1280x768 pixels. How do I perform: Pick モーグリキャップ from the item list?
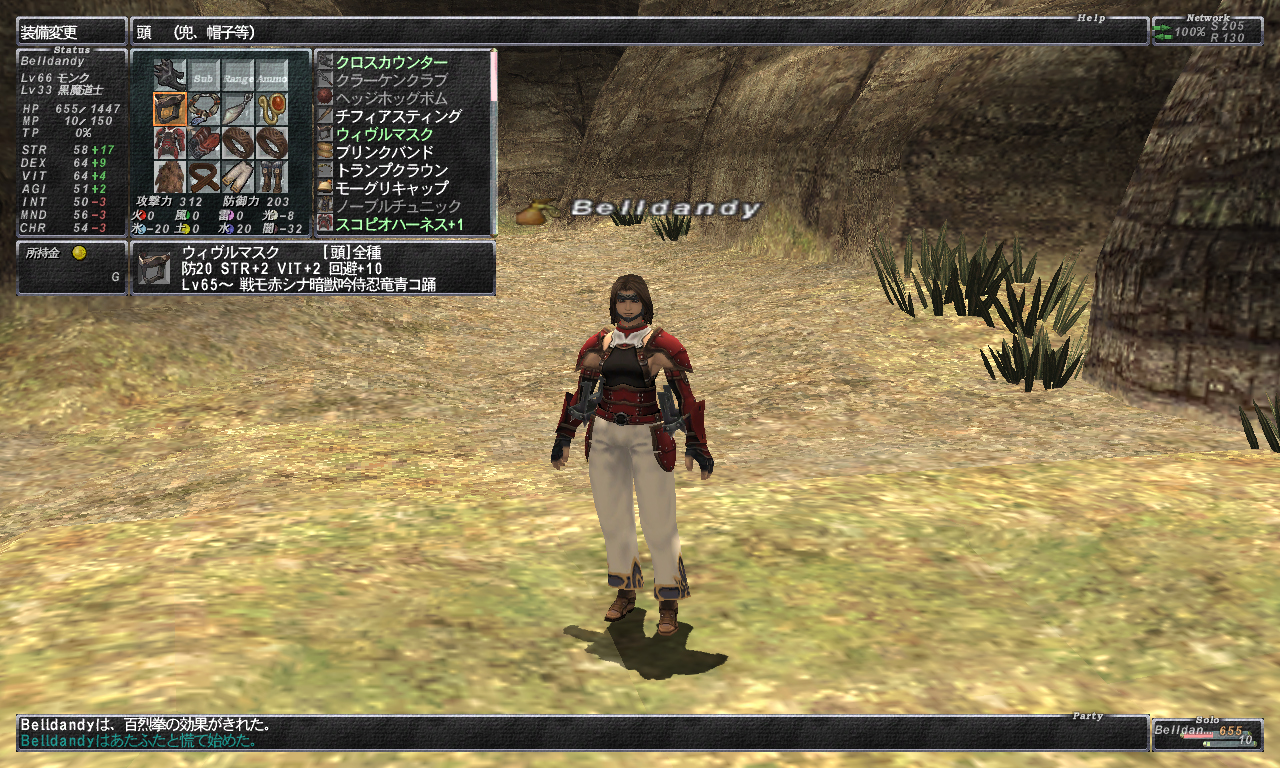(x=391, y=188)
